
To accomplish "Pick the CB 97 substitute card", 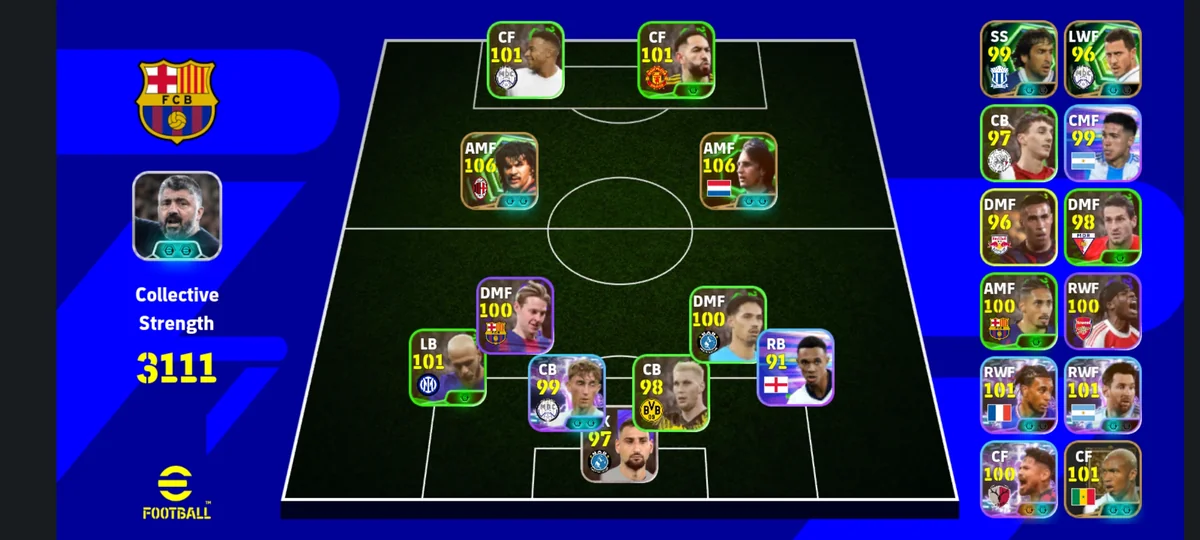I will [1018, 143].
